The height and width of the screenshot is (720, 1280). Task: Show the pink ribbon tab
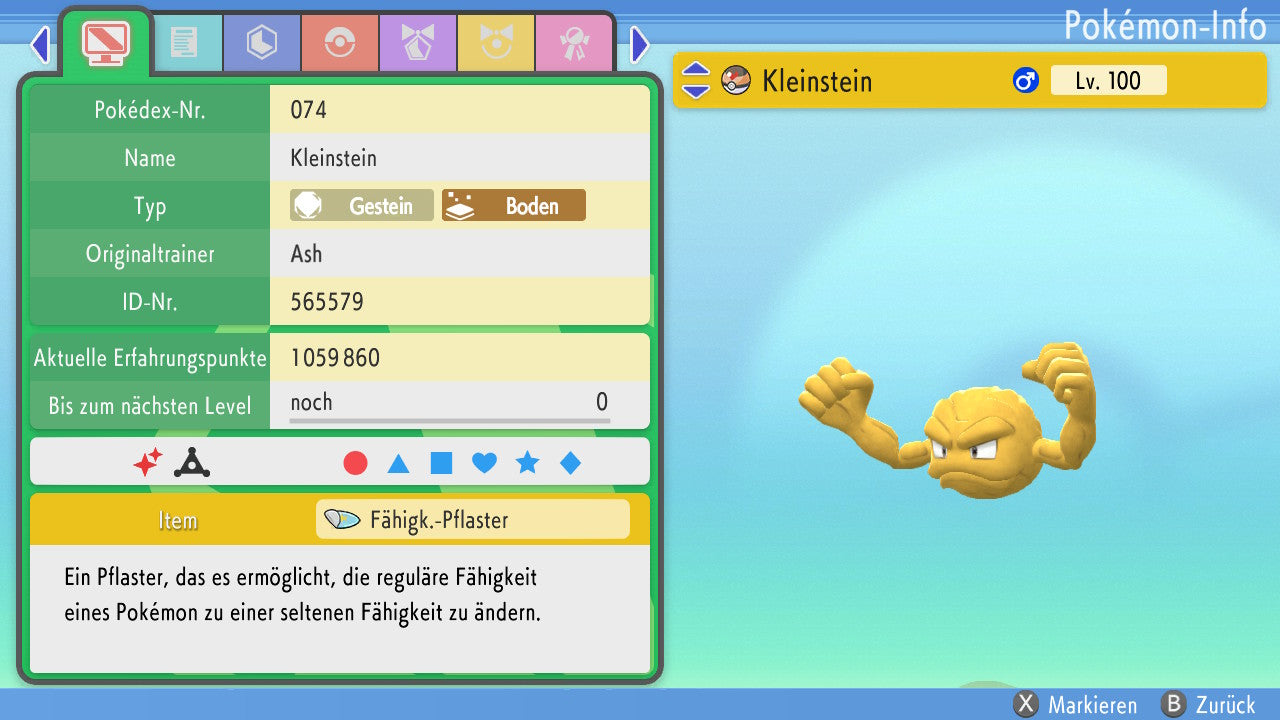[574, 43]
